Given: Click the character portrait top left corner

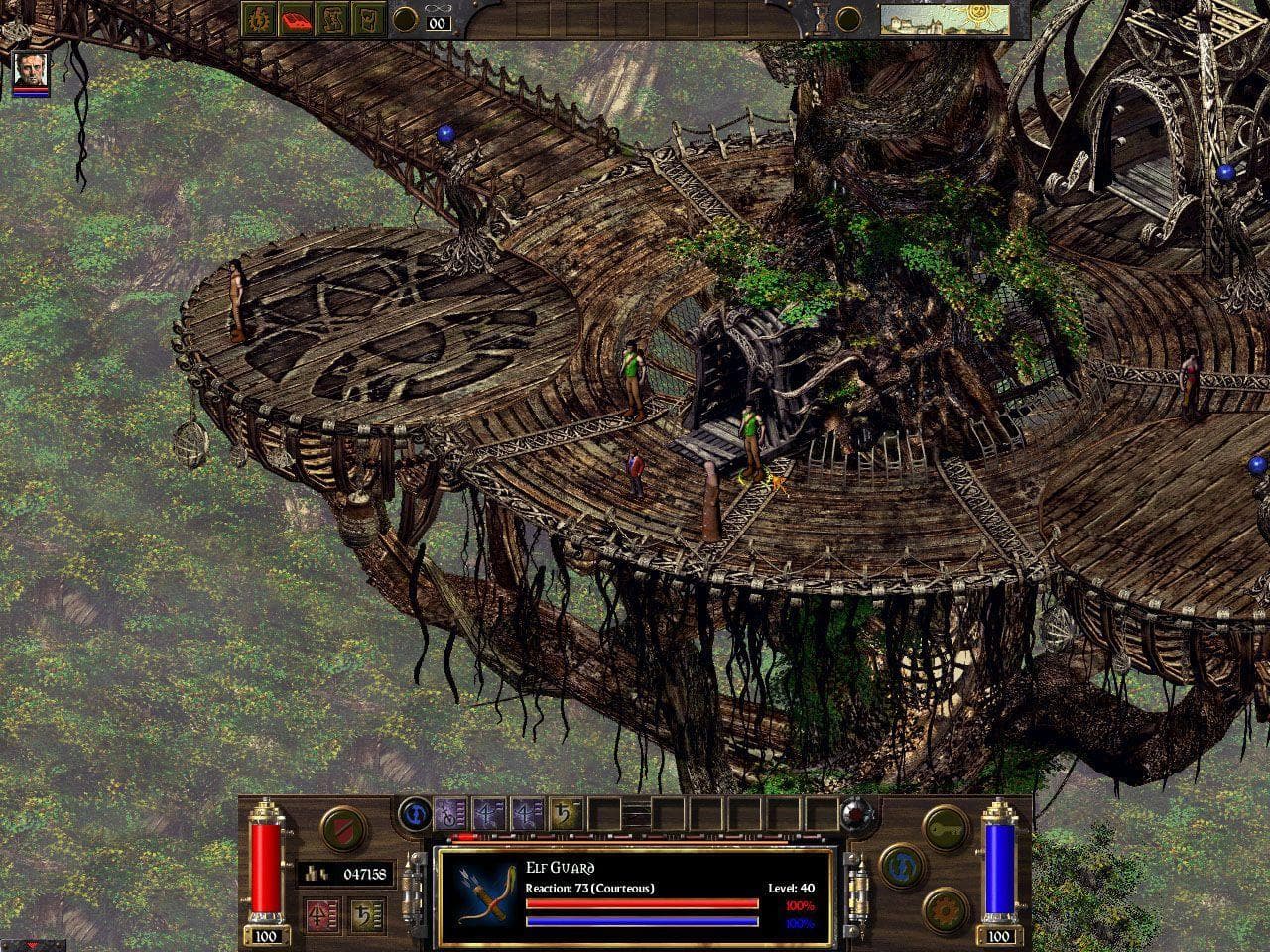Looking at the screenshot, I should pyautogui.click(x=30, y=71).
